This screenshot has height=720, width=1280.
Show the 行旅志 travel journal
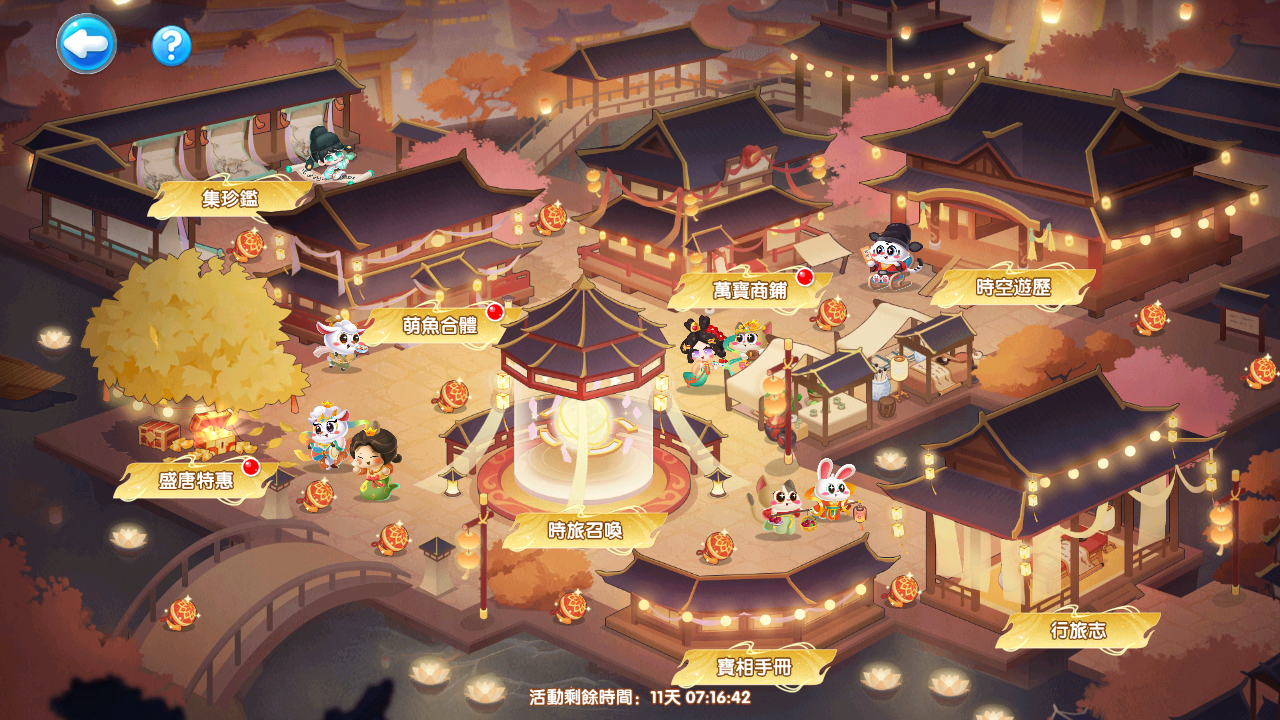1078,630
